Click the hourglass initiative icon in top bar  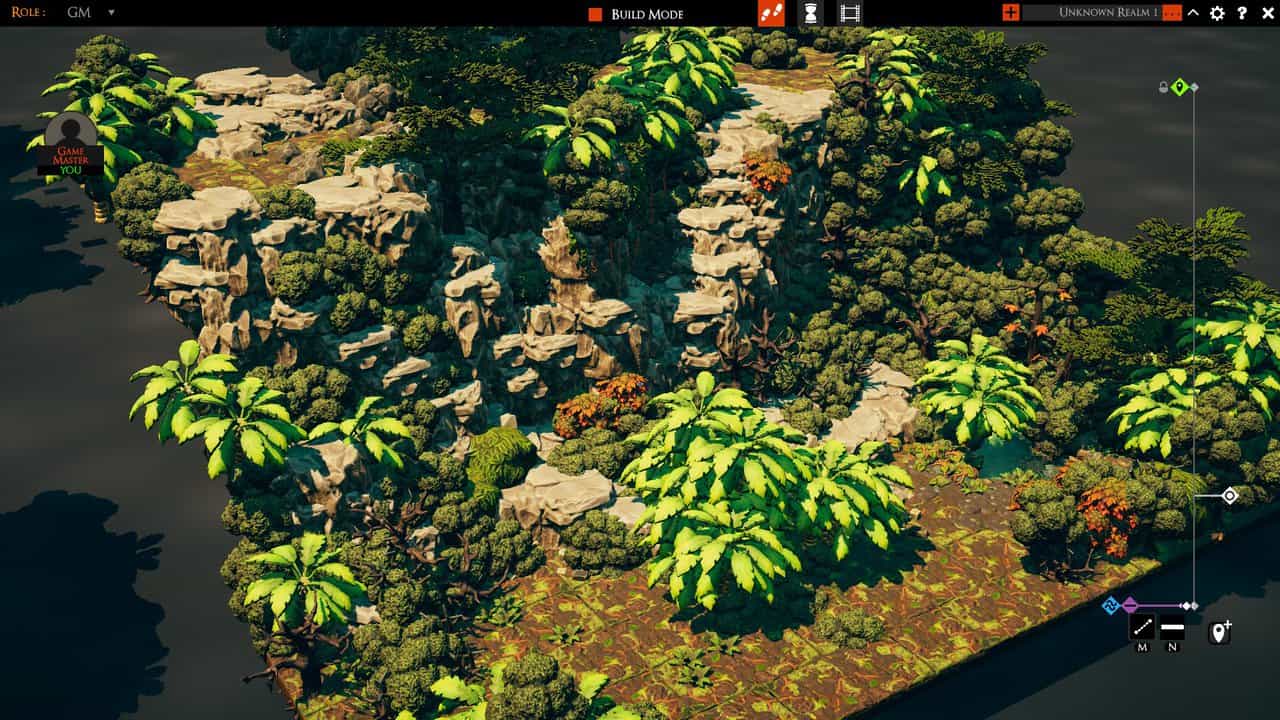(810, 12)
